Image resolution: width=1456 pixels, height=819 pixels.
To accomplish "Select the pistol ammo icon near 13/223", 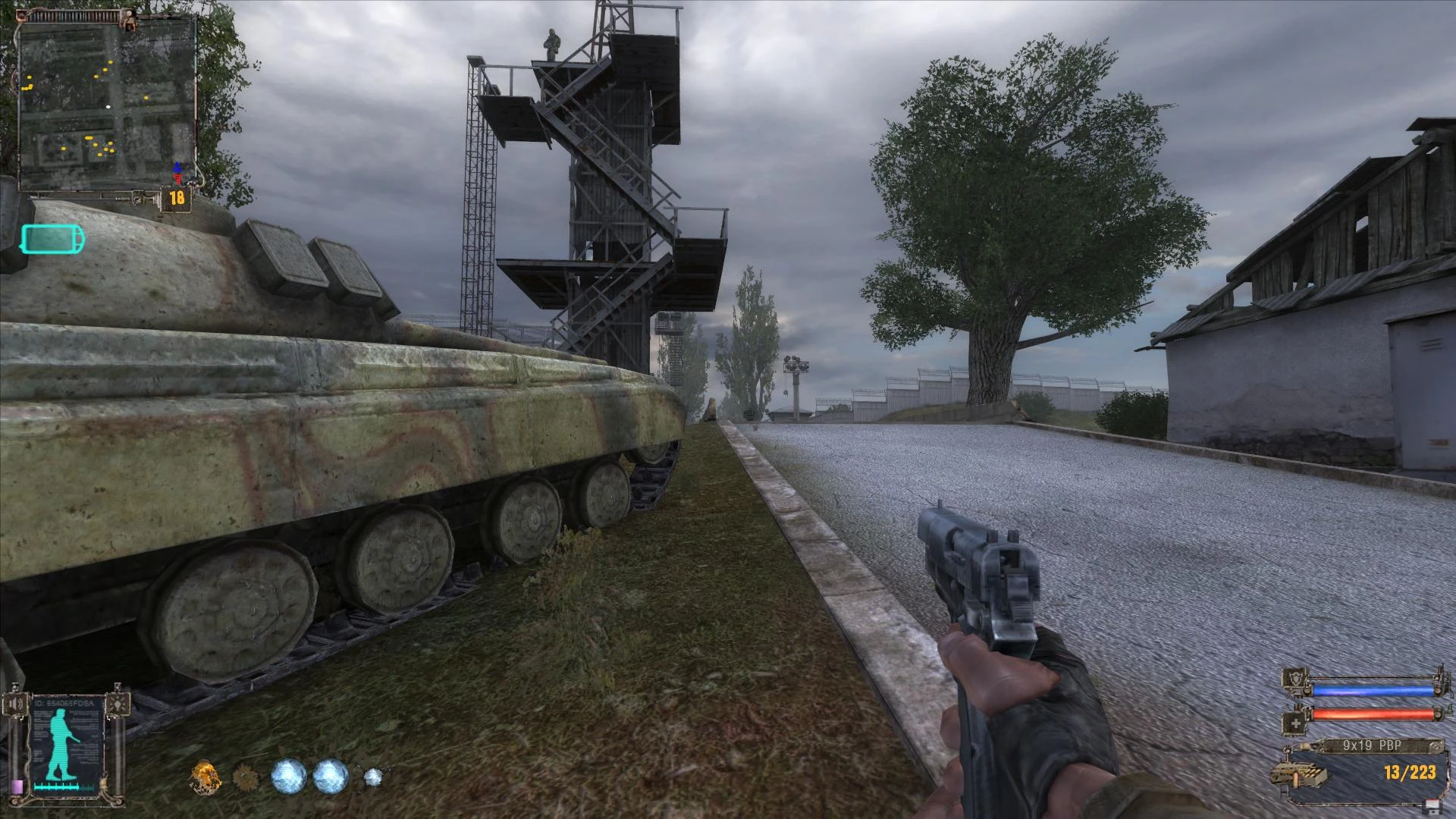I will (x=1300, y=773).
